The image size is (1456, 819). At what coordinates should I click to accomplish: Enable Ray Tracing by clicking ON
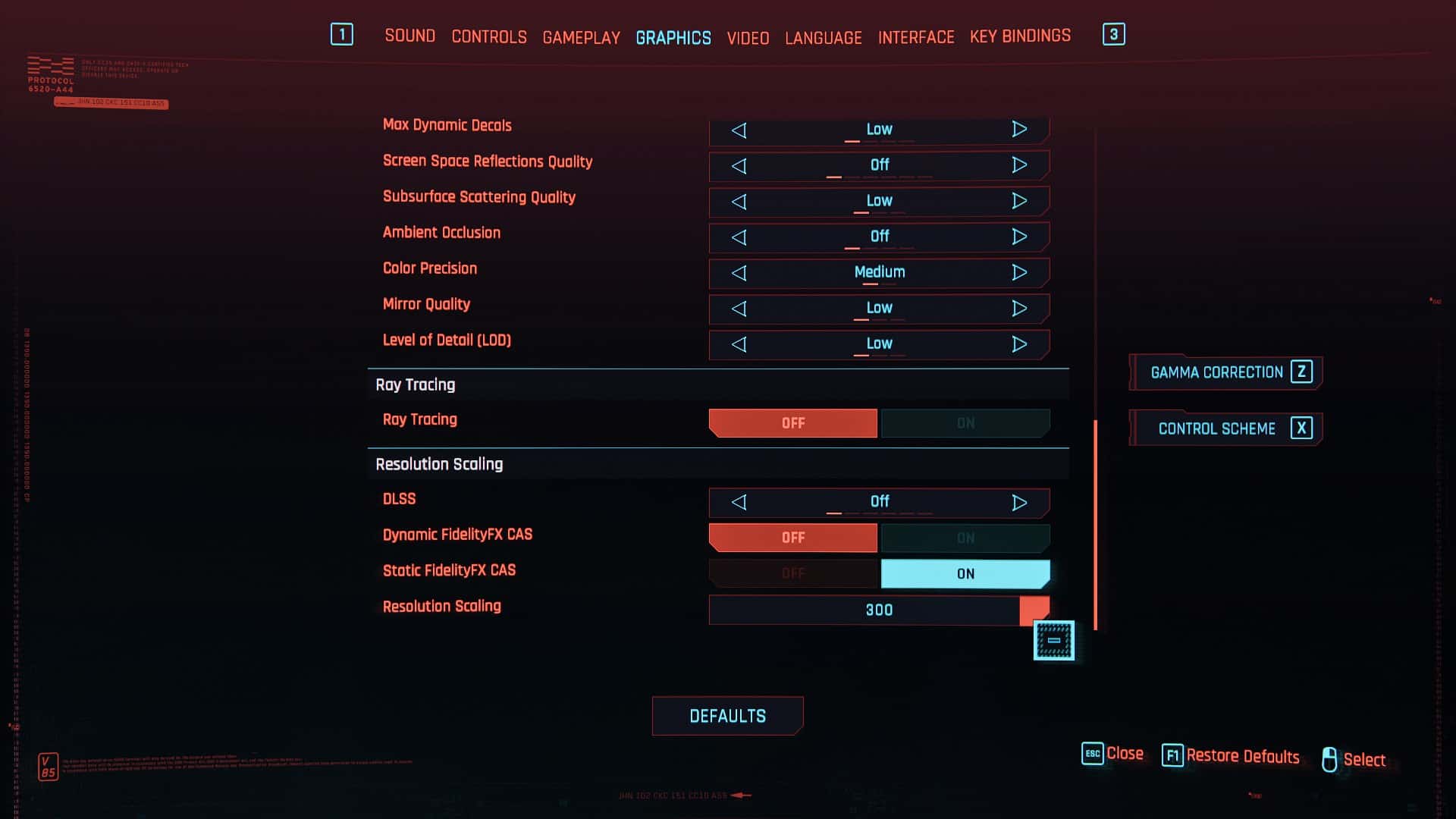coord(965,422)
